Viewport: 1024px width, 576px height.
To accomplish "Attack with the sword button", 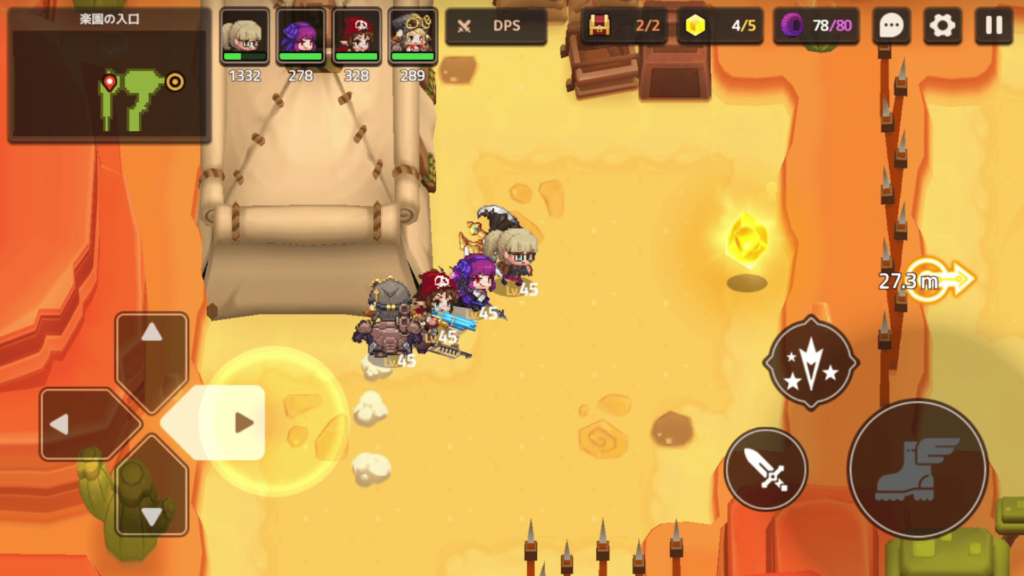I will point(766,469).
